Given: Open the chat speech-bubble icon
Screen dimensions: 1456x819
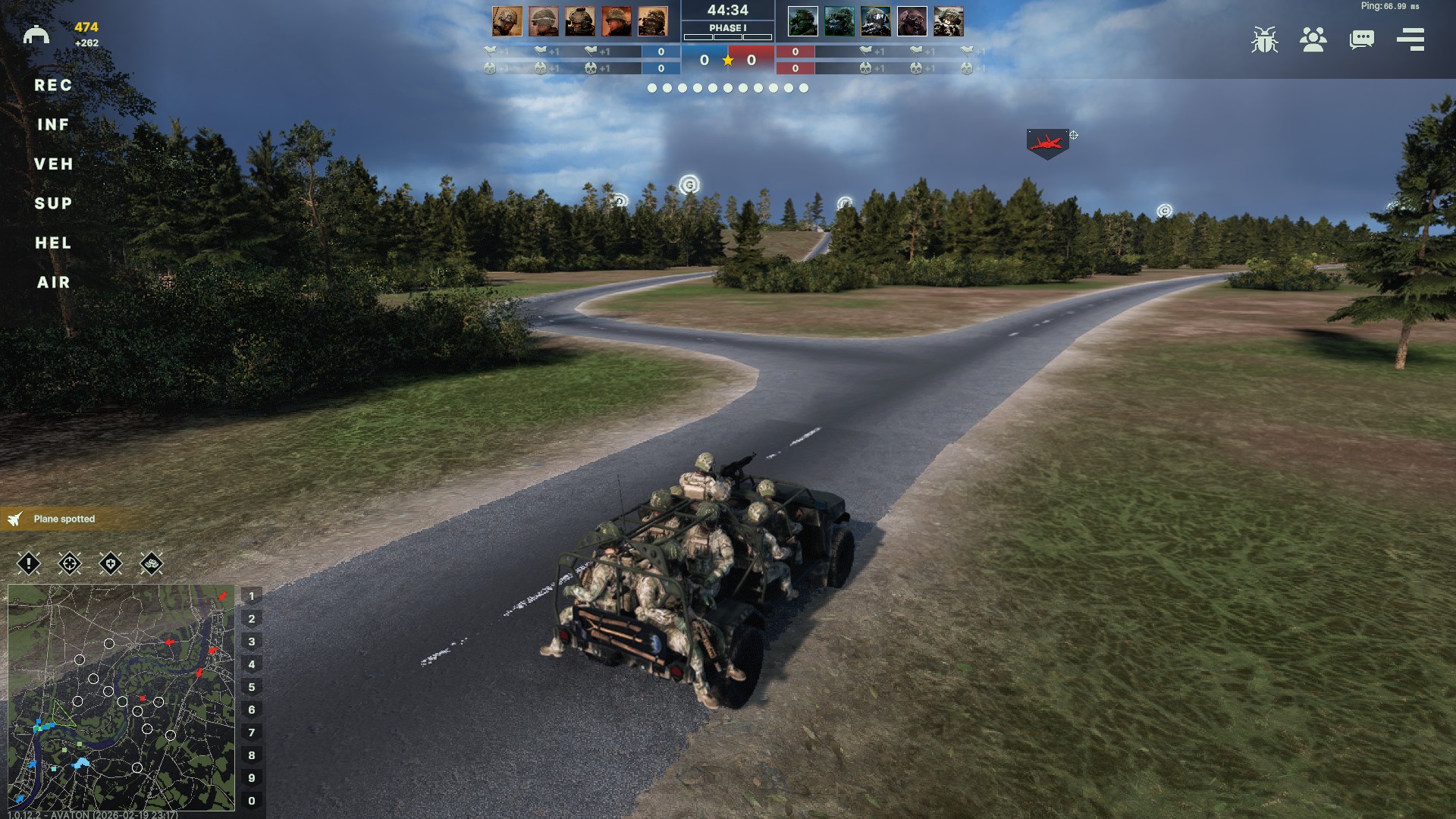Looking at the screenshot, I should (1361, 39).
